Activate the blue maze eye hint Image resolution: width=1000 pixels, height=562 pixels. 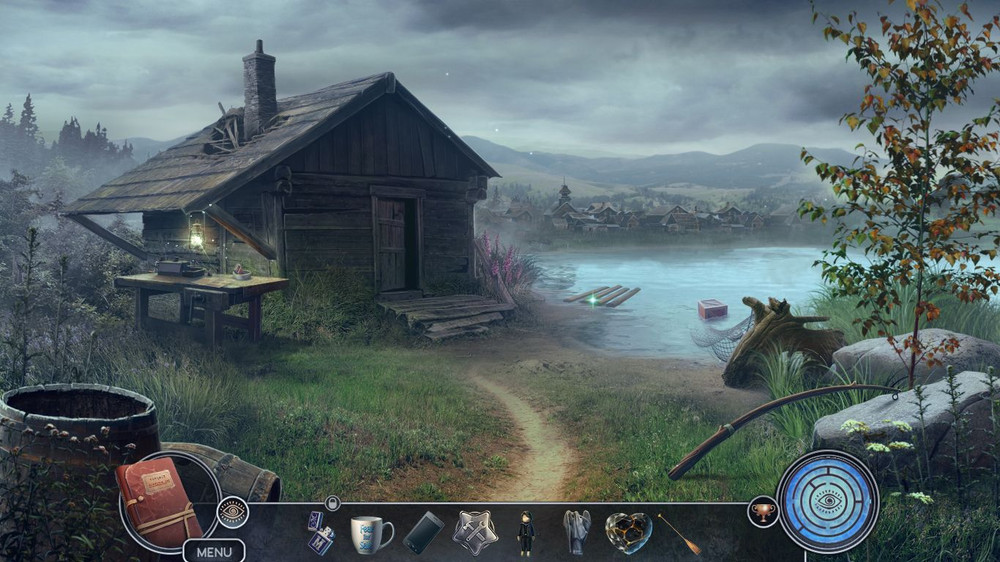pyautogui.click(x=827, y=501)
